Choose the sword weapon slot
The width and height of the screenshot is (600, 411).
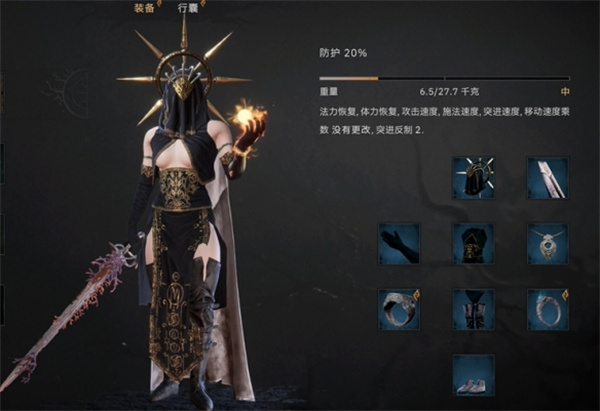pyautogui.click(x=547, y=178)
